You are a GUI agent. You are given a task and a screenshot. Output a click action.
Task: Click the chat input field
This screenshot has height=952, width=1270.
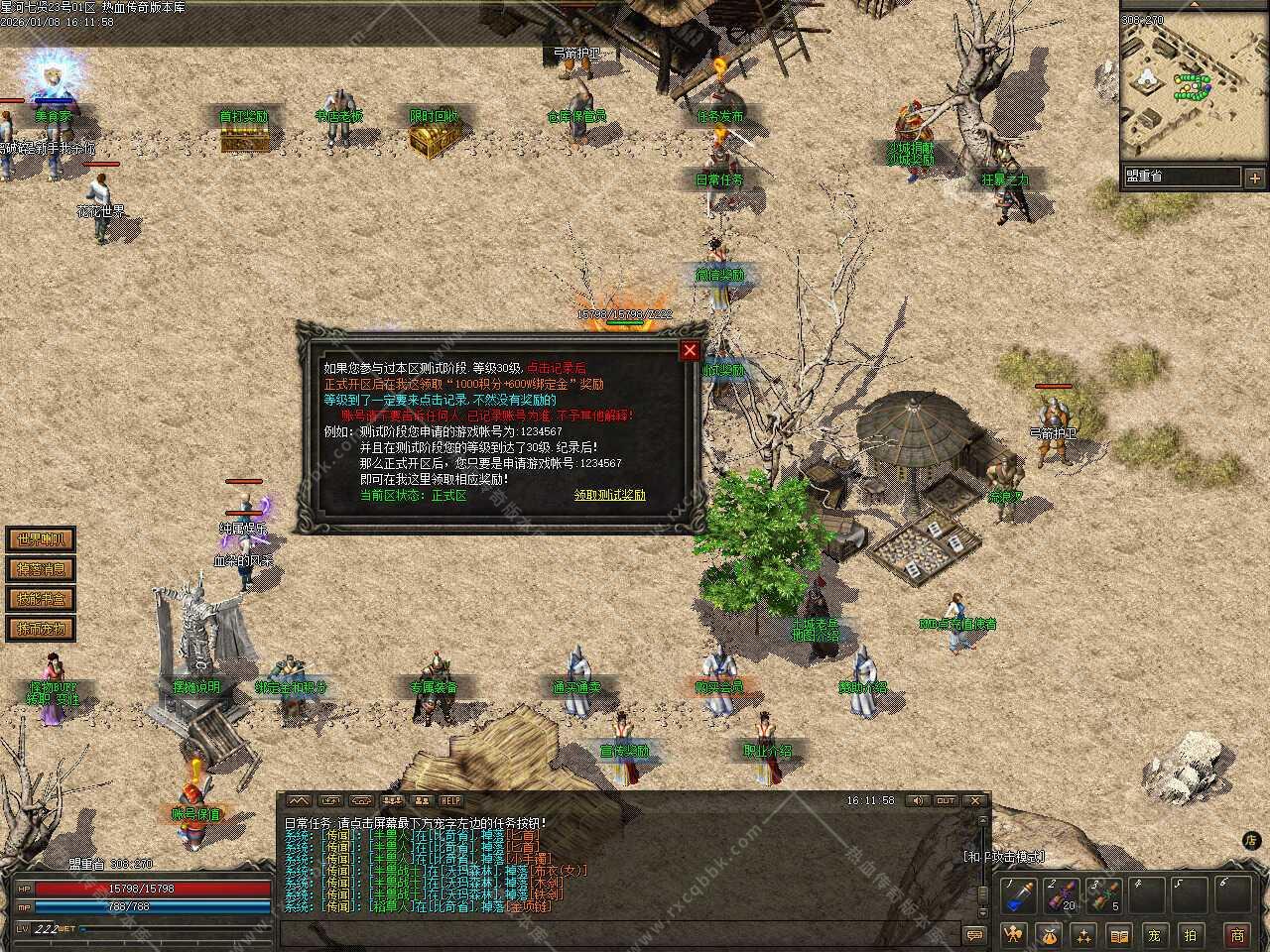(x=615, y=933)
